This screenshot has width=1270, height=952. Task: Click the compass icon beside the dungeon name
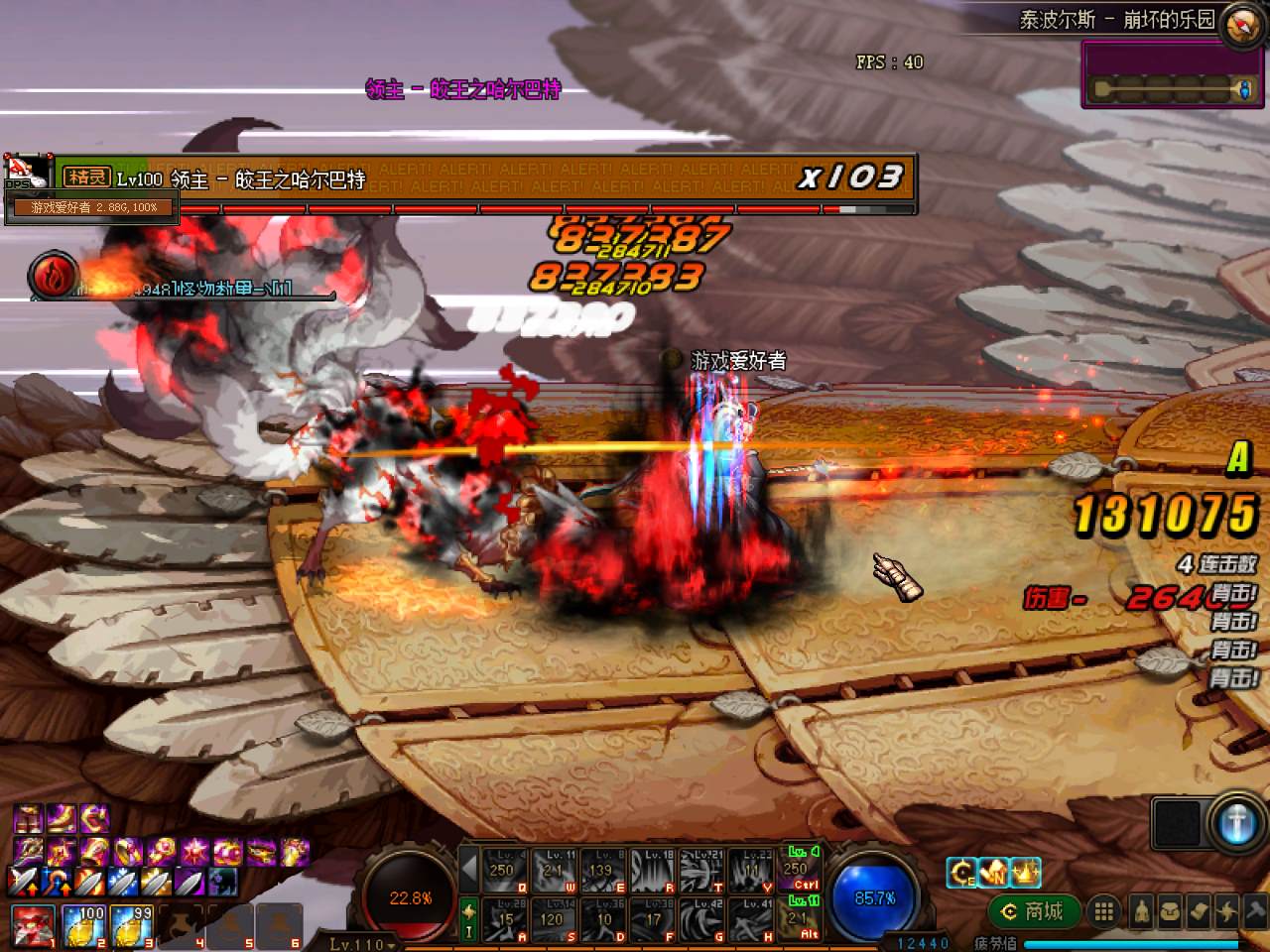(1241, 25)
